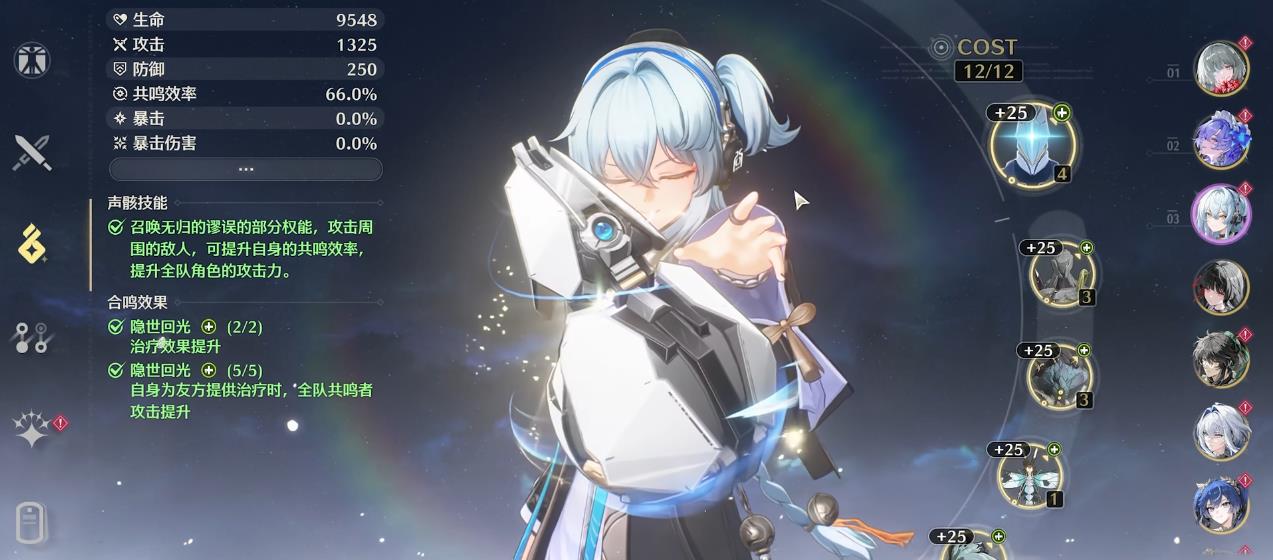Image resolution: width=1273 pixels, height=560 pixels.
Task: Switch to the crossed swords weapon tab
Action: [x=32, y=153]
